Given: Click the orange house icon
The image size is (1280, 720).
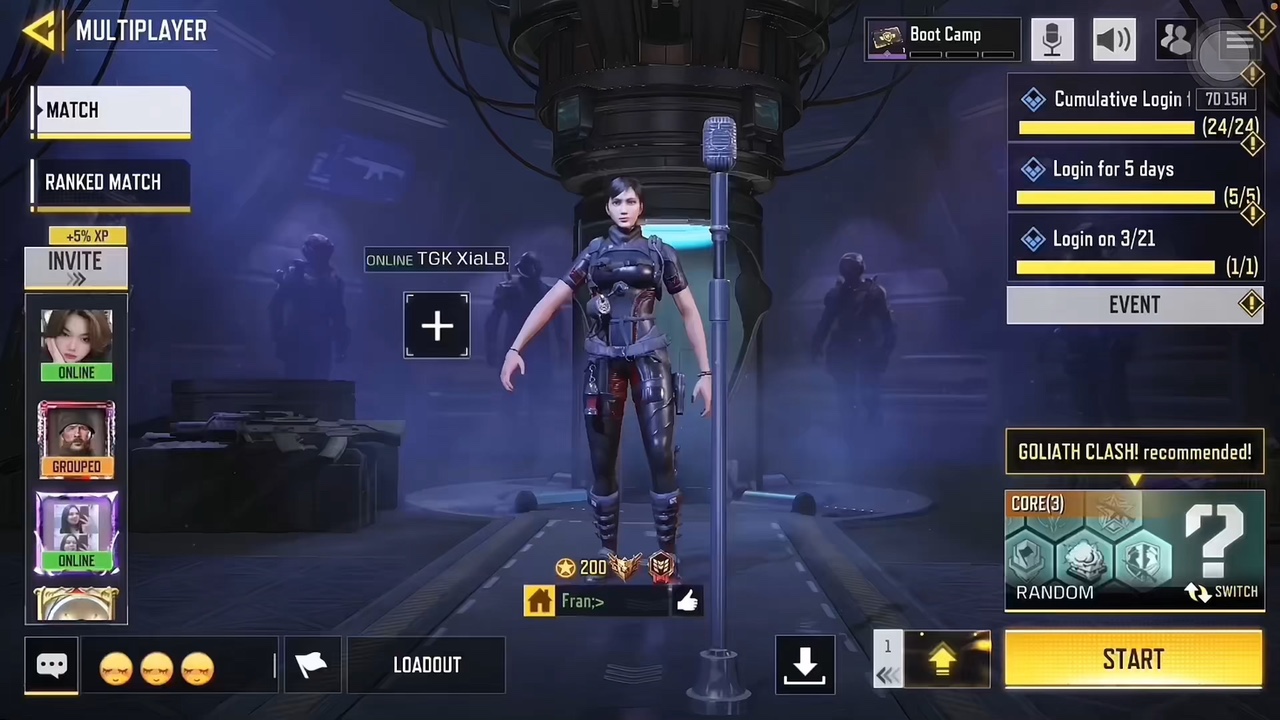Looking at the screenshot, I should tap(539, 601).
